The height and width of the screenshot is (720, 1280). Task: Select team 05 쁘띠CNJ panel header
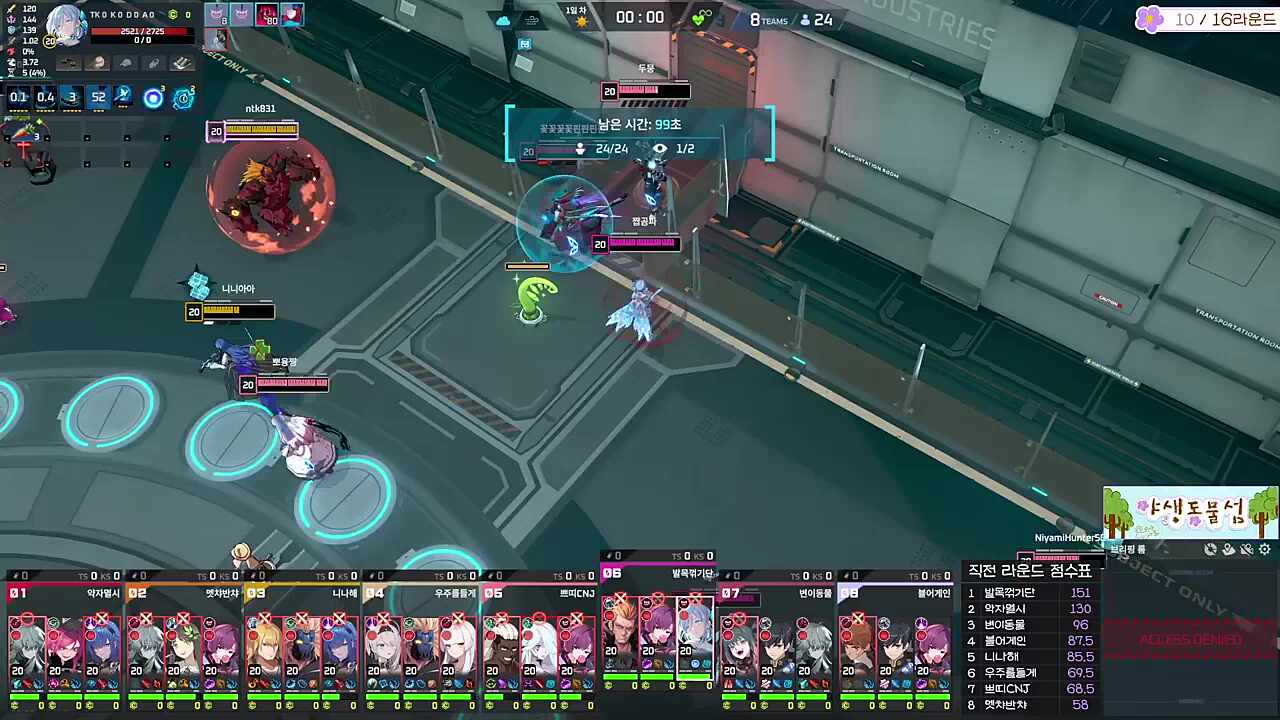pos(540,593)
